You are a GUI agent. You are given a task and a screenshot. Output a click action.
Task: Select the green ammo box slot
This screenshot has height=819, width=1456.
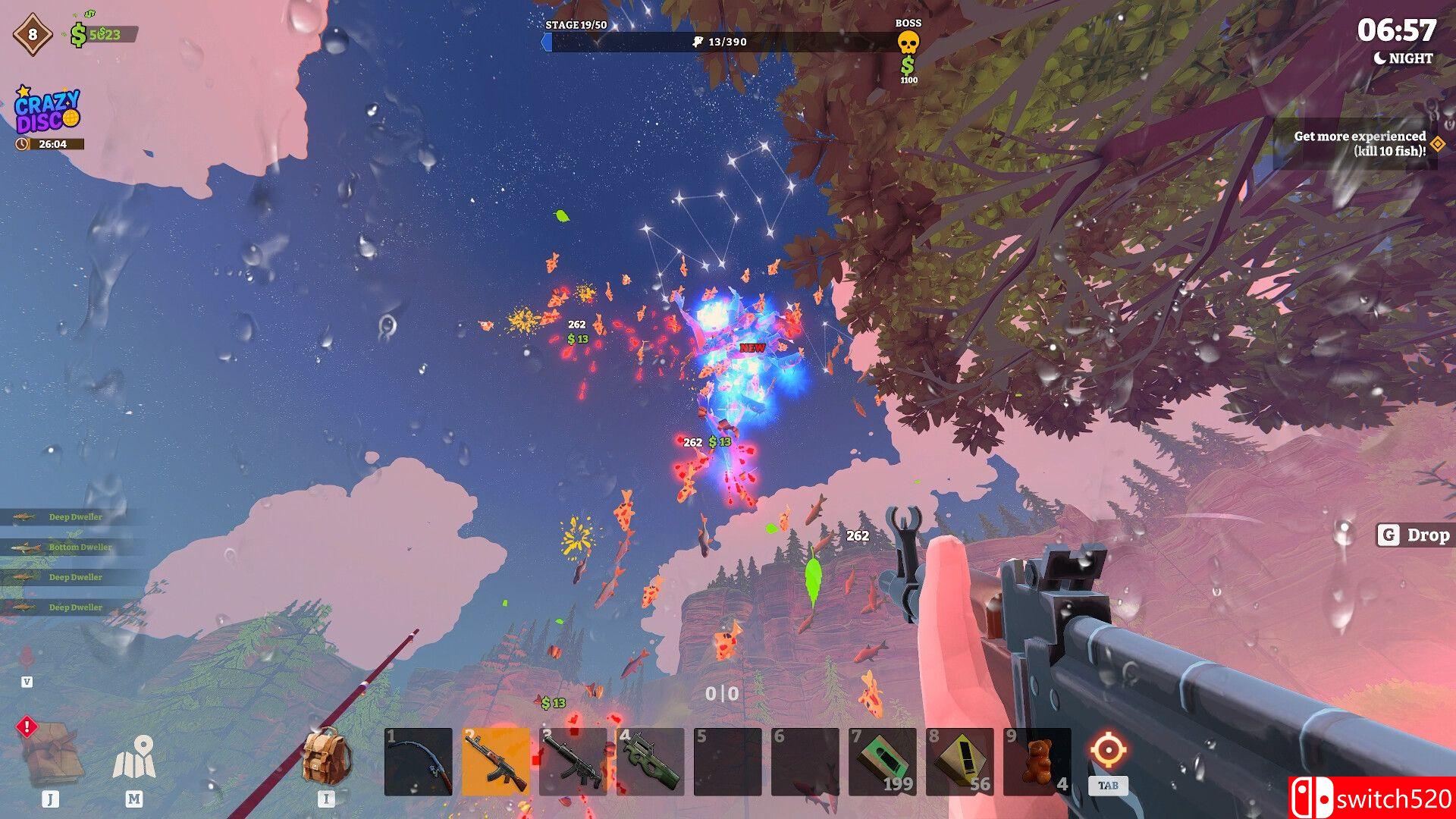(883, 762)
